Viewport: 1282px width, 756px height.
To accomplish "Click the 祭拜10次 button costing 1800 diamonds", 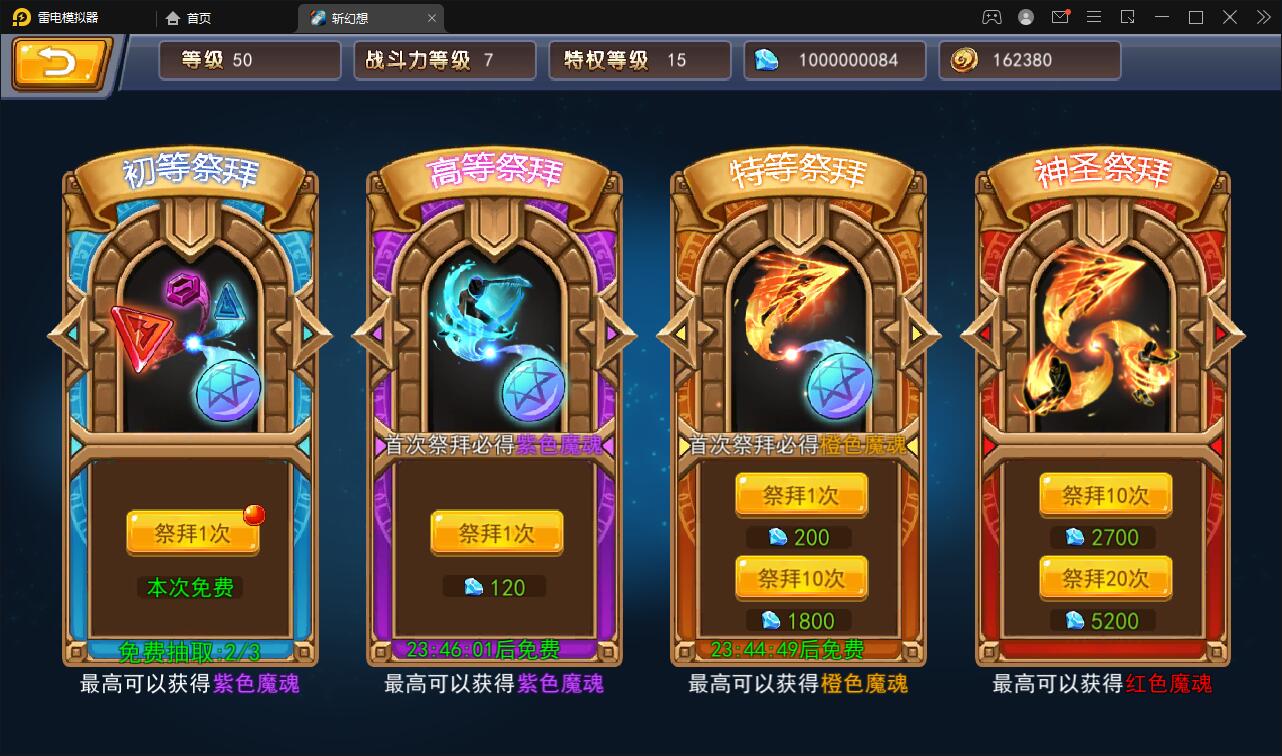I will coord(801,578).
